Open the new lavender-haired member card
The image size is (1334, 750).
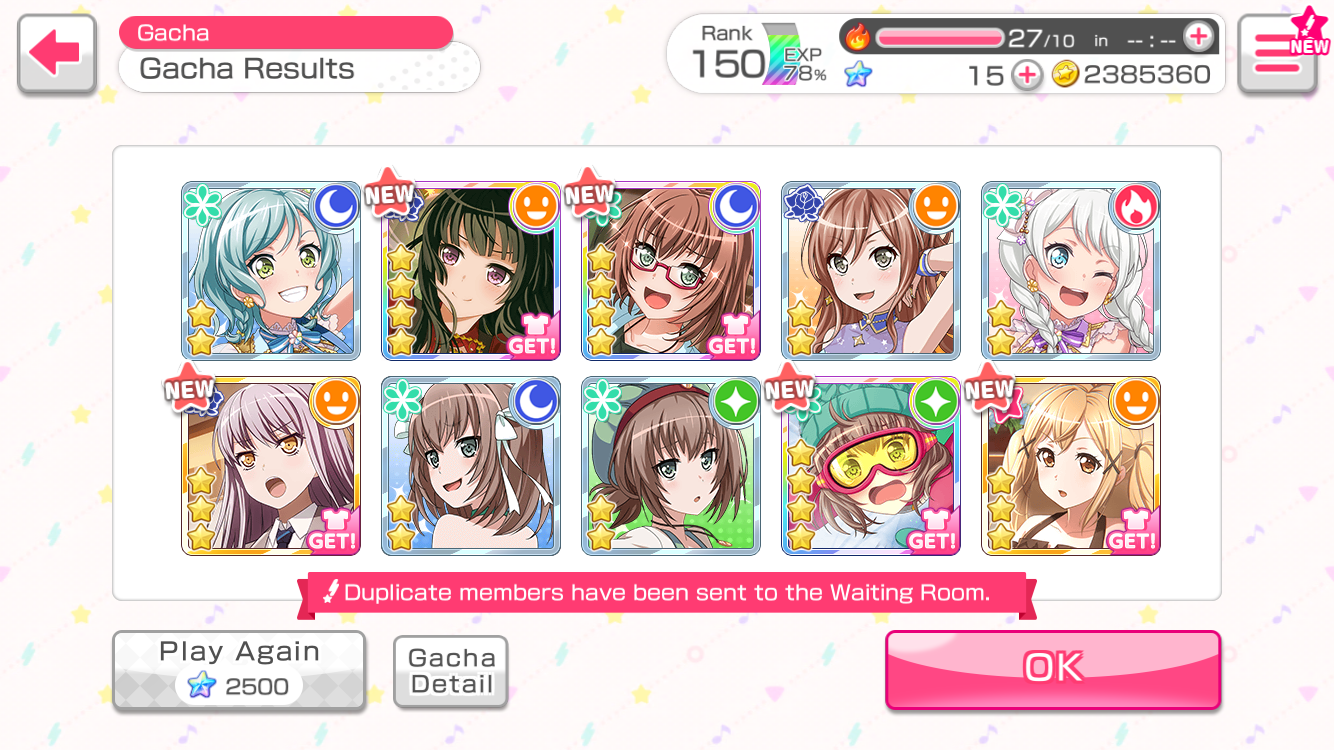coord(271,466)
